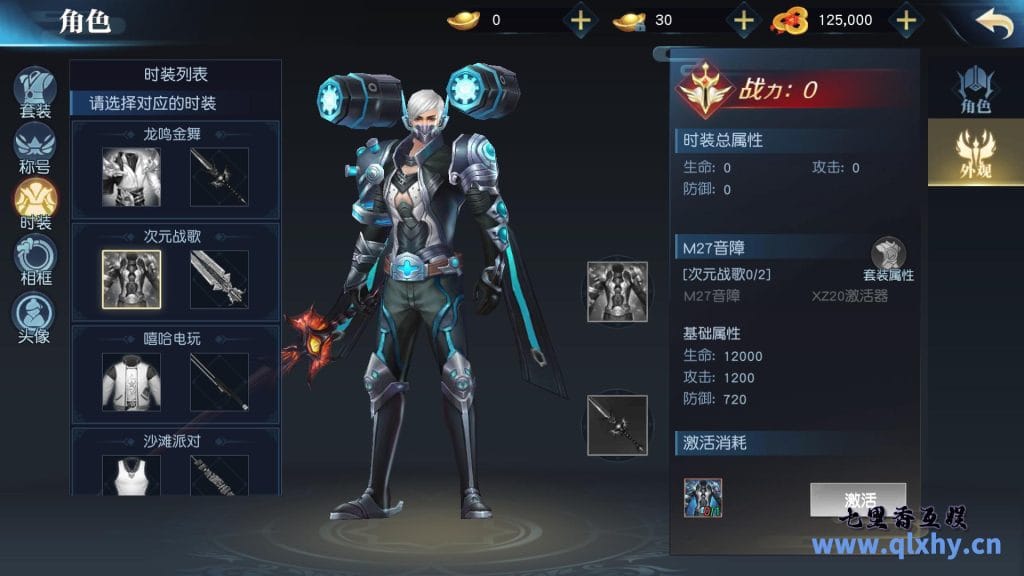Choose the 嘻哈电玩 jacket outfit
The image size is (1024, 576).
pos(131,381)
